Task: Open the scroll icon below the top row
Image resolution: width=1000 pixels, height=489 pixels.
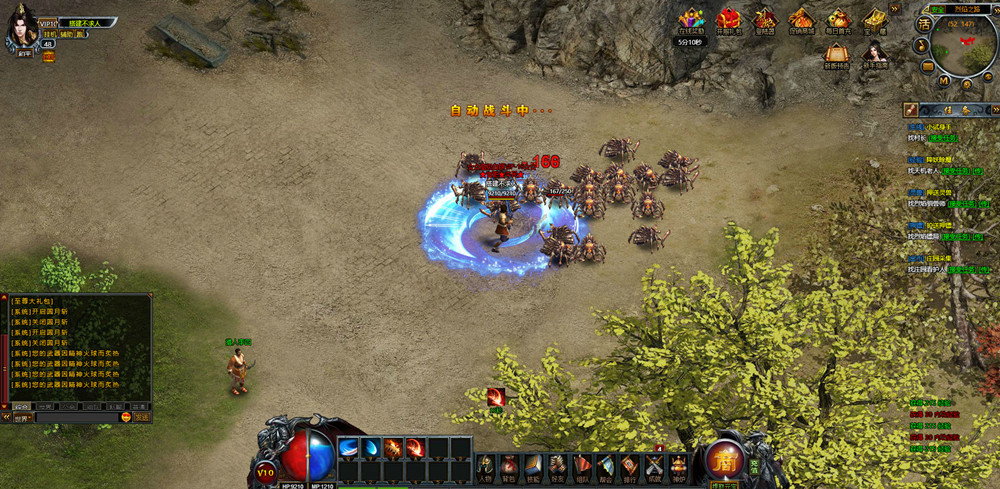Action: pyautogui.click(x=836, y=53)
